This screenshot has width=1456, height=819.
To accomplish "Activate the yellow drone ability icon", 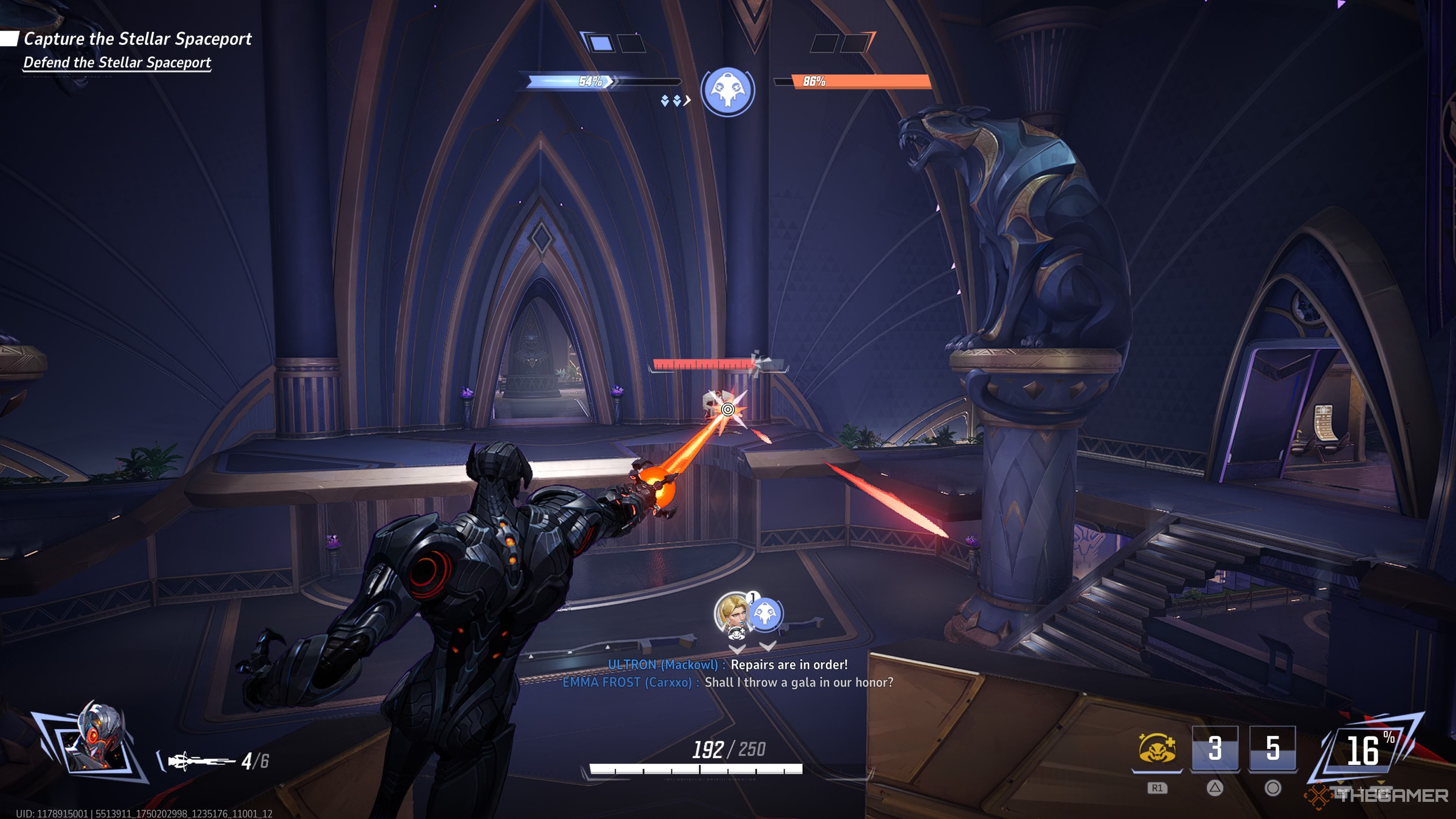I will click(1156, 749).
